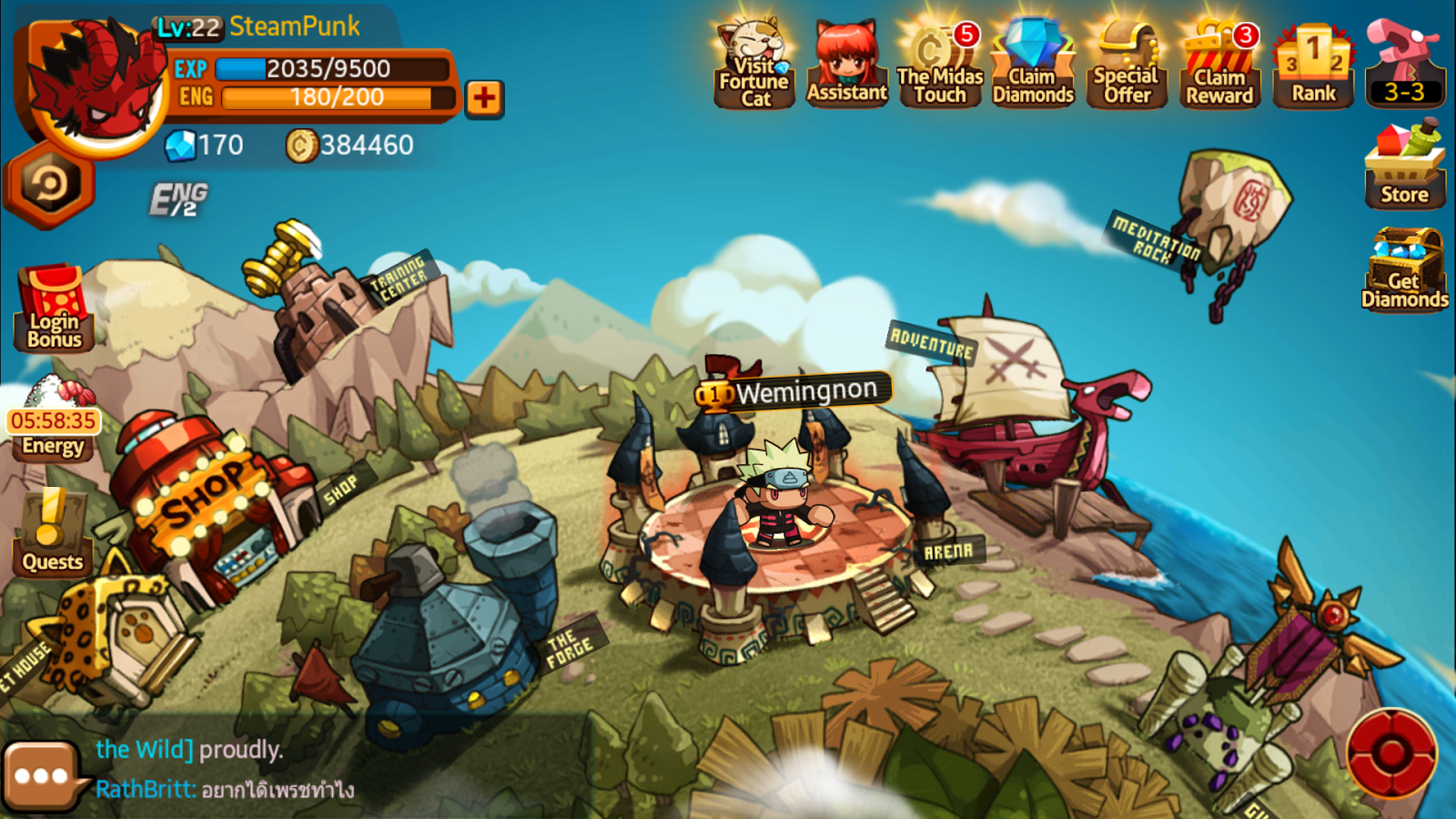Open the Visit Fortune Cat feature

click(x=753, y=59)
